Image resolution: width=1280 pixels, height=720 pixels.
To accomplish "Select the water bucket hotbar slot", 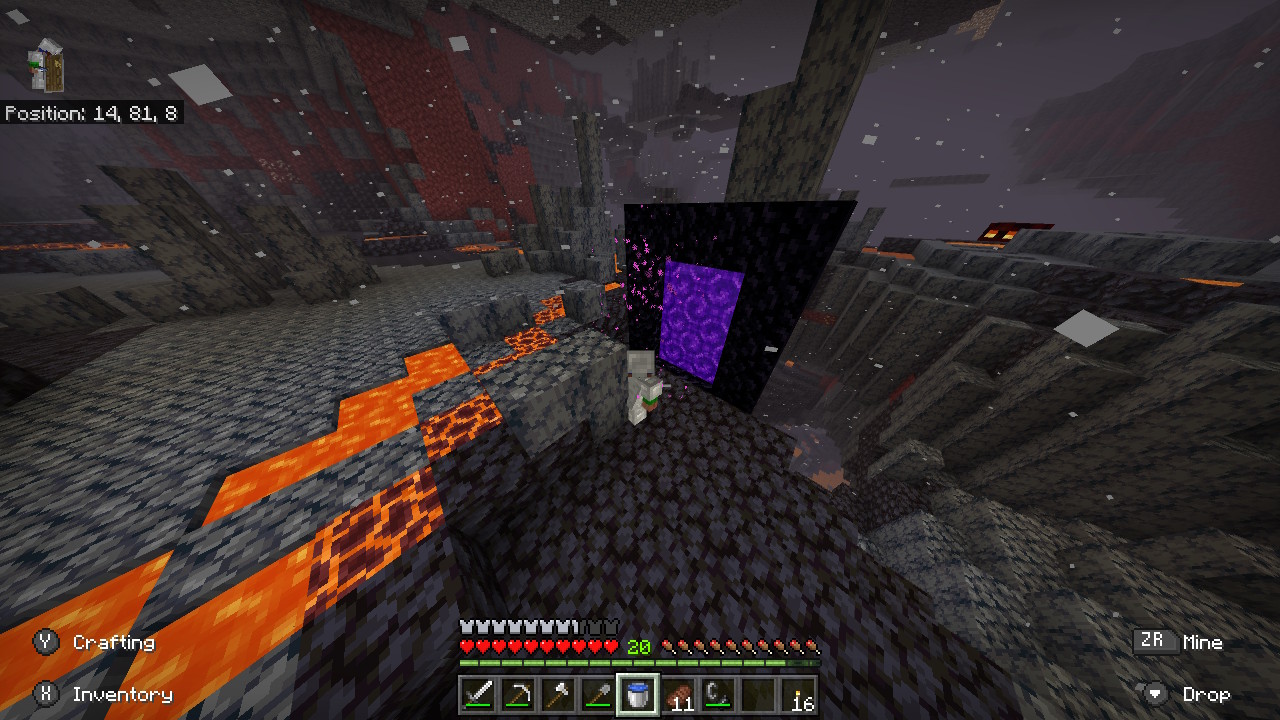I will click(x=637, y=695).
